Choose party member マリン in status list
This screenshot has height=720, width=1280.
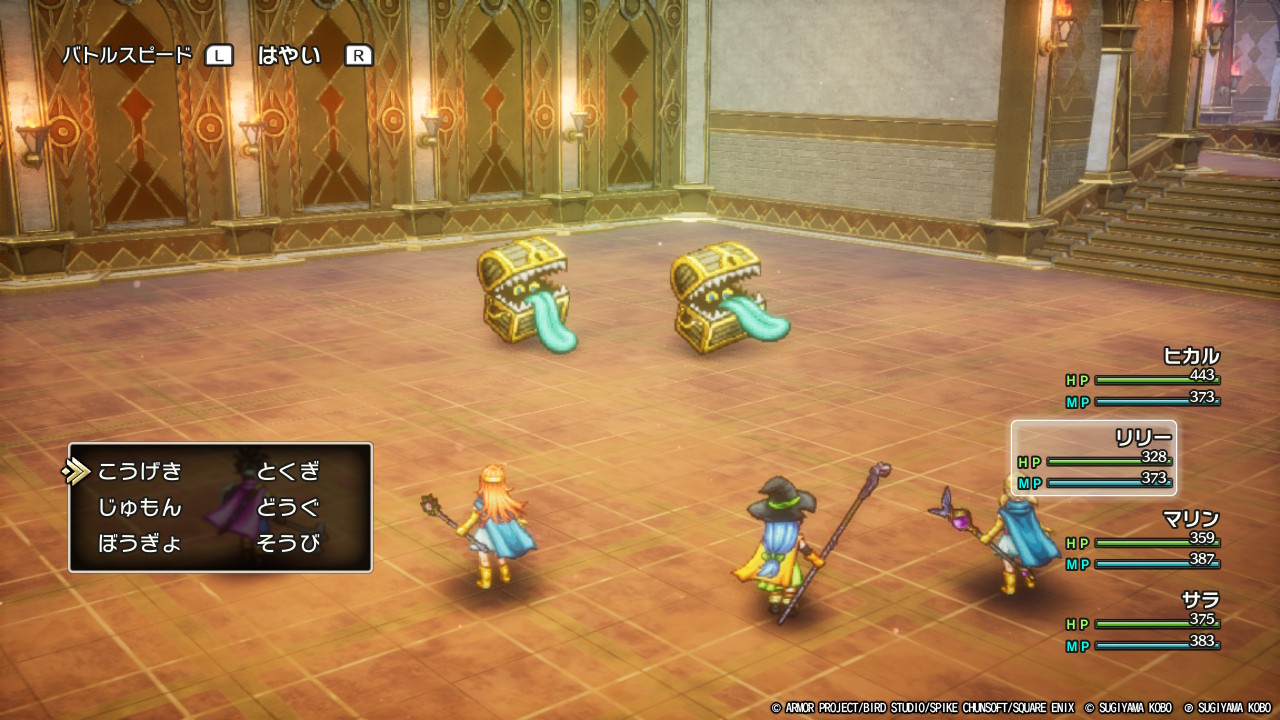(1143, 541)
